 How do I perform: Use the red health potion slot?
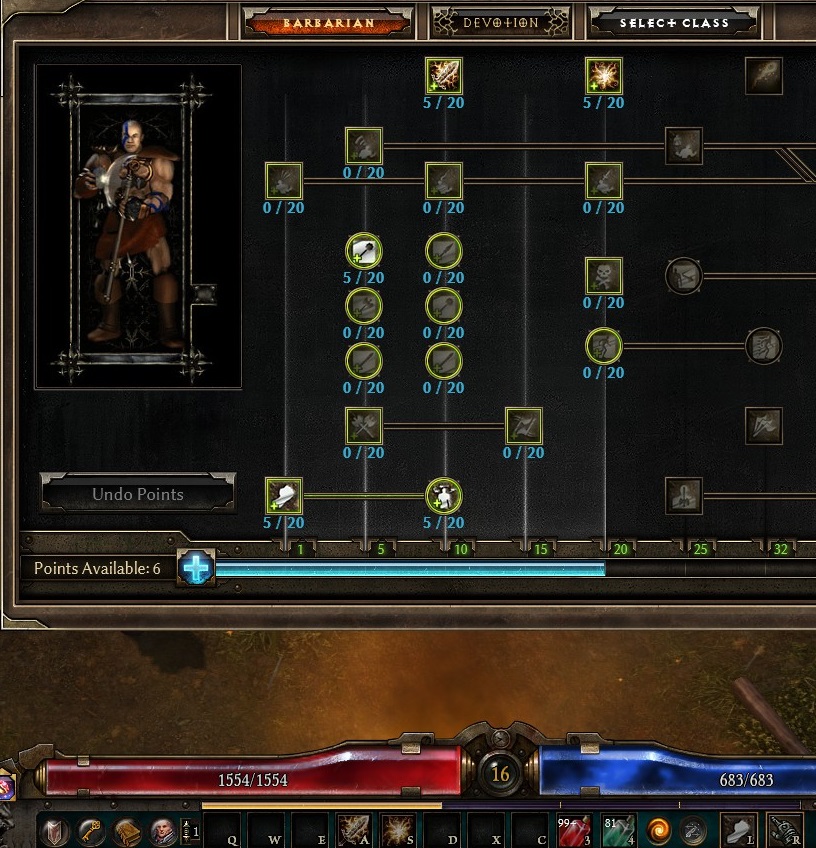[x=573, y=830]
